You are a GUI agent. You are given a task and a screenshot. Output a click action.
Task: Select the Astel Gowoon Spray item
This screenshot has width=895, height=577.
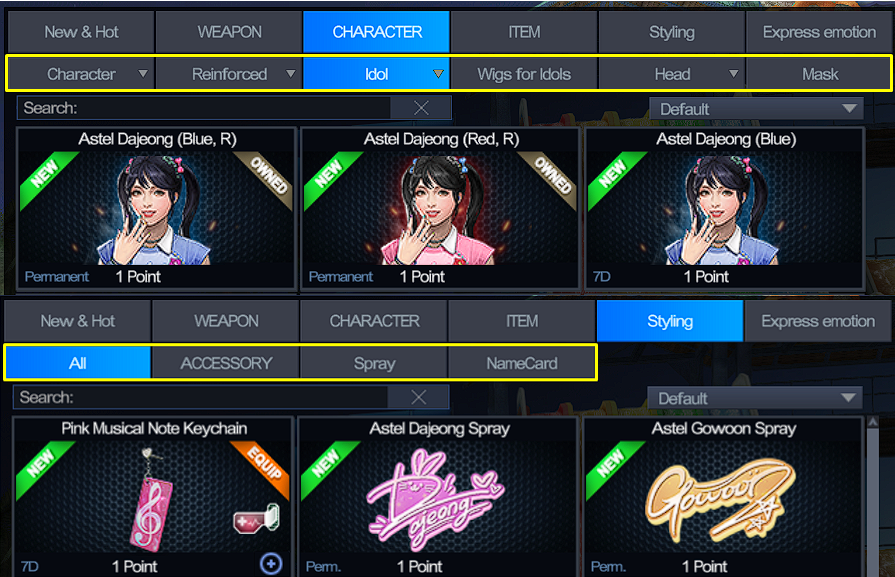tap(723, 497)
